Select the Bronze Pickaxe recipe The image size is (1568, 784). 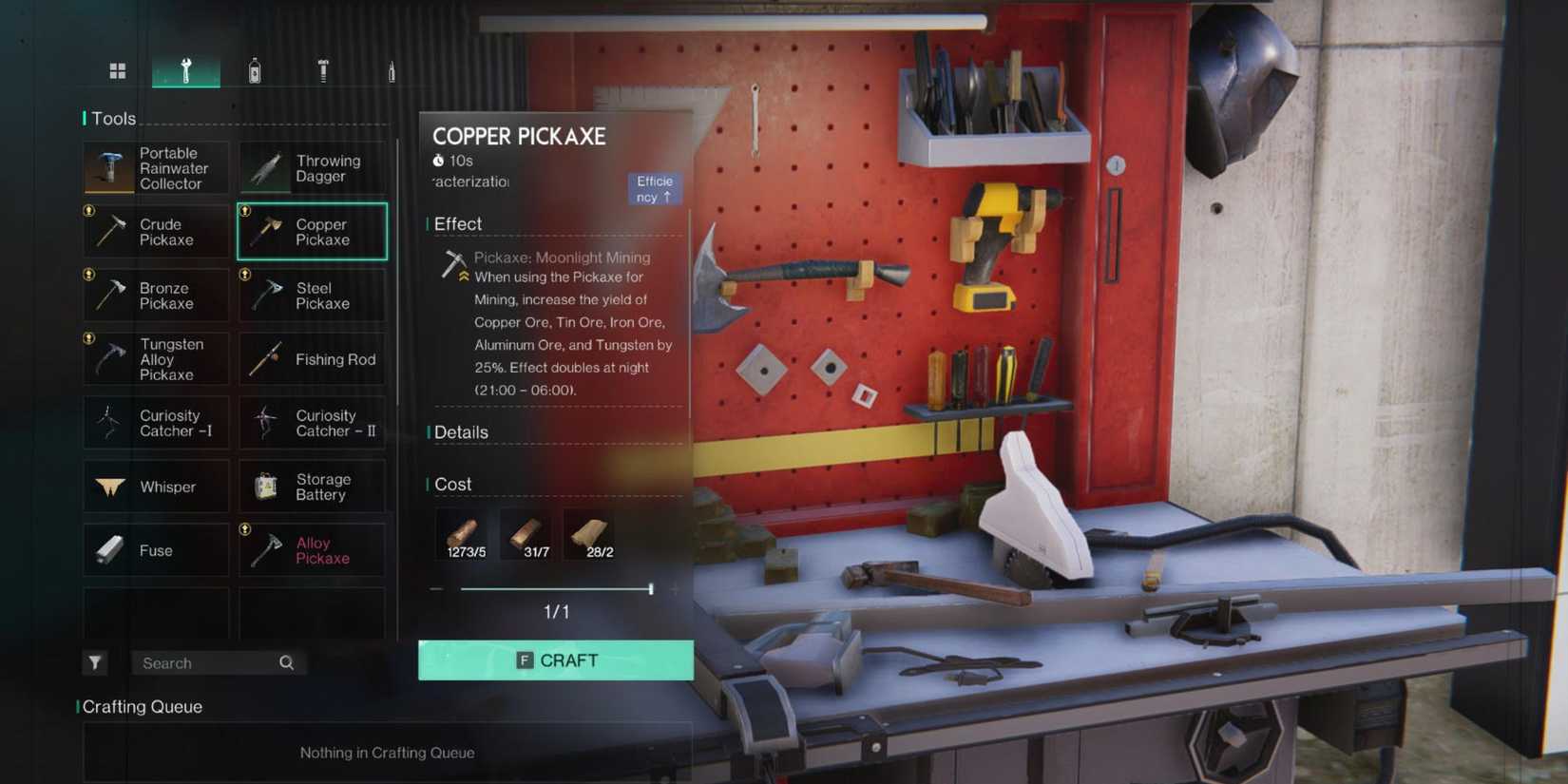155,296
